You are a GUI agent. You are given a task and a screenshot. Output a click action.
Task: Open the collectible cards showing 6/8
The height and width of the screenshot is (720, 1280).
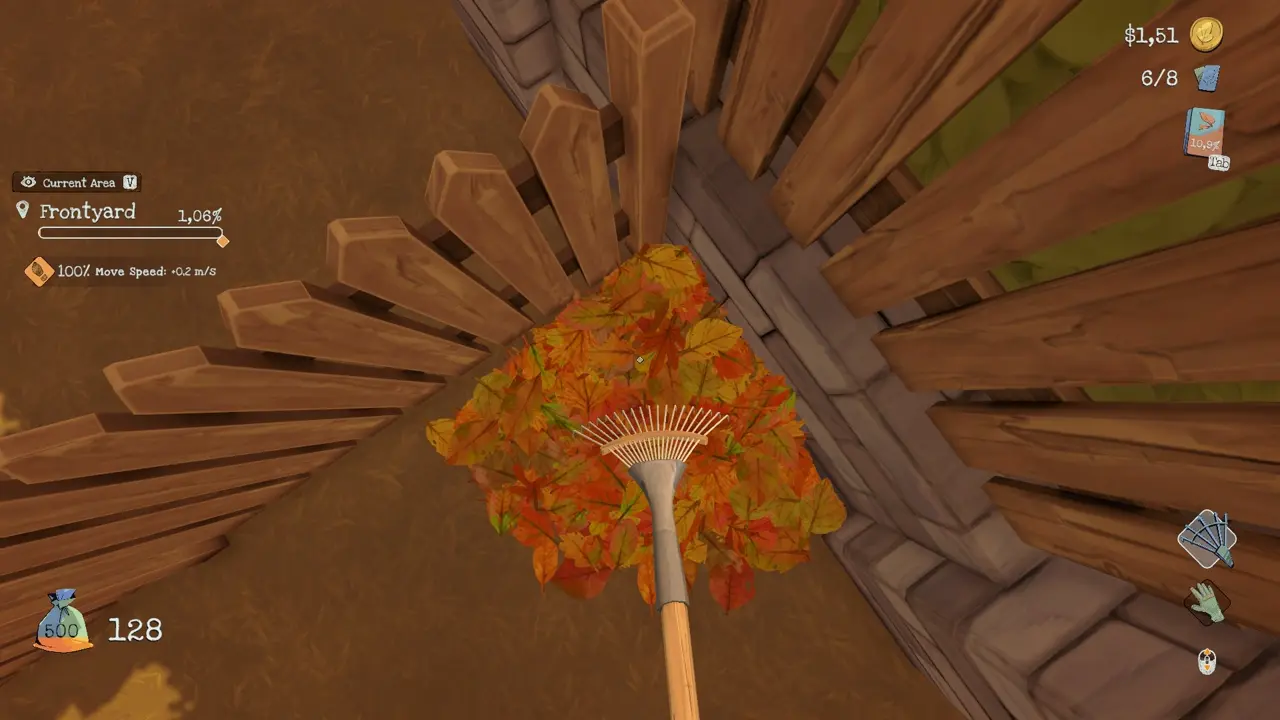point(1207,78)
